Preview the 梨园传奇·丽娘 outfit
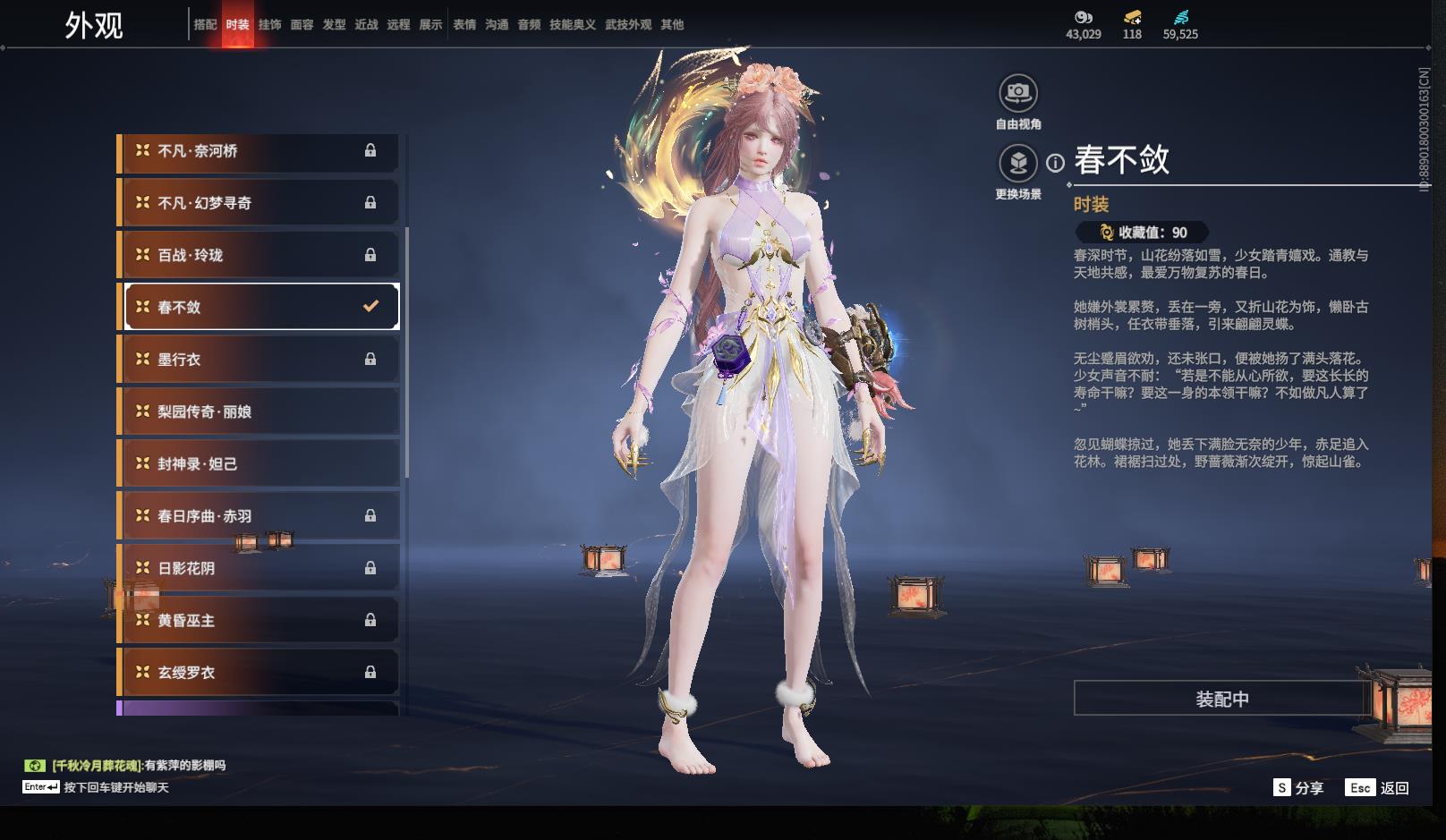 pos(258,412)
